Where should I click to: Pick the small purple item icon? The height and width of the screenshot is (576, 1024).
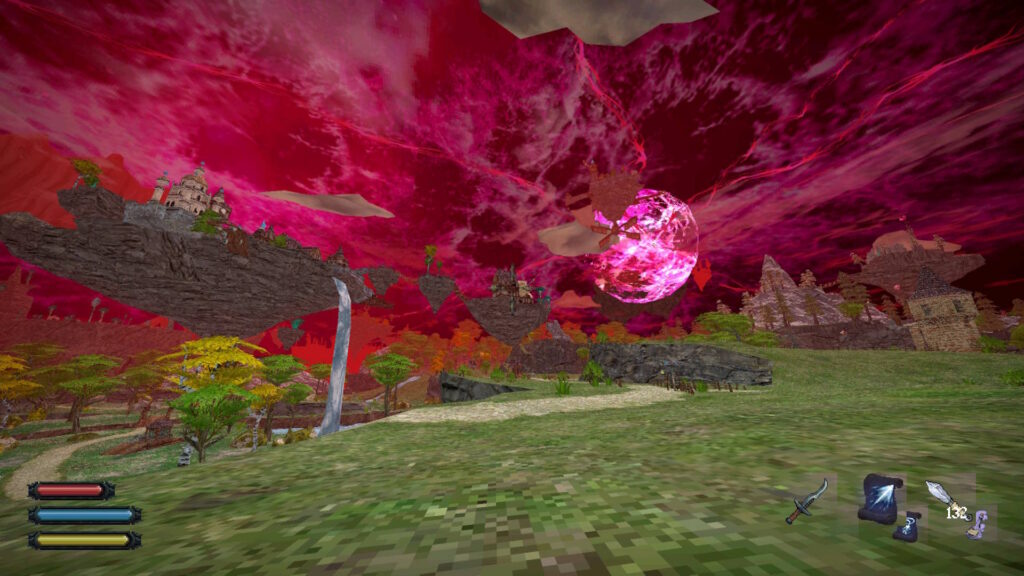(977, 523)
